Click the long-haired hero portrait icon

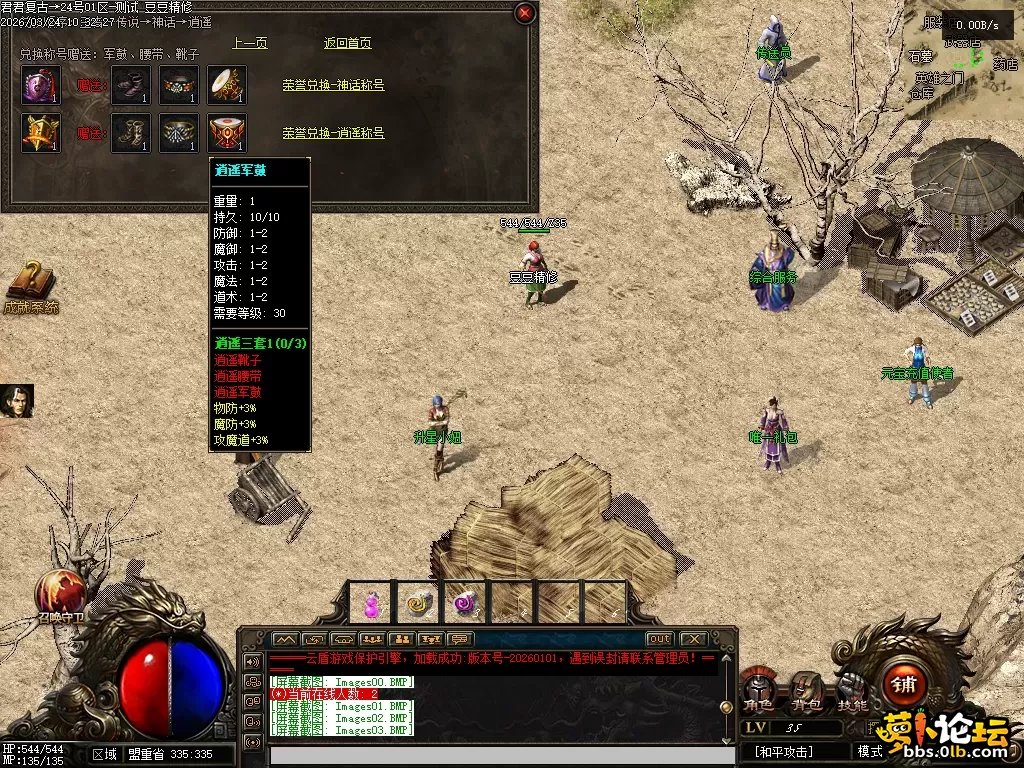coord(17,401)
